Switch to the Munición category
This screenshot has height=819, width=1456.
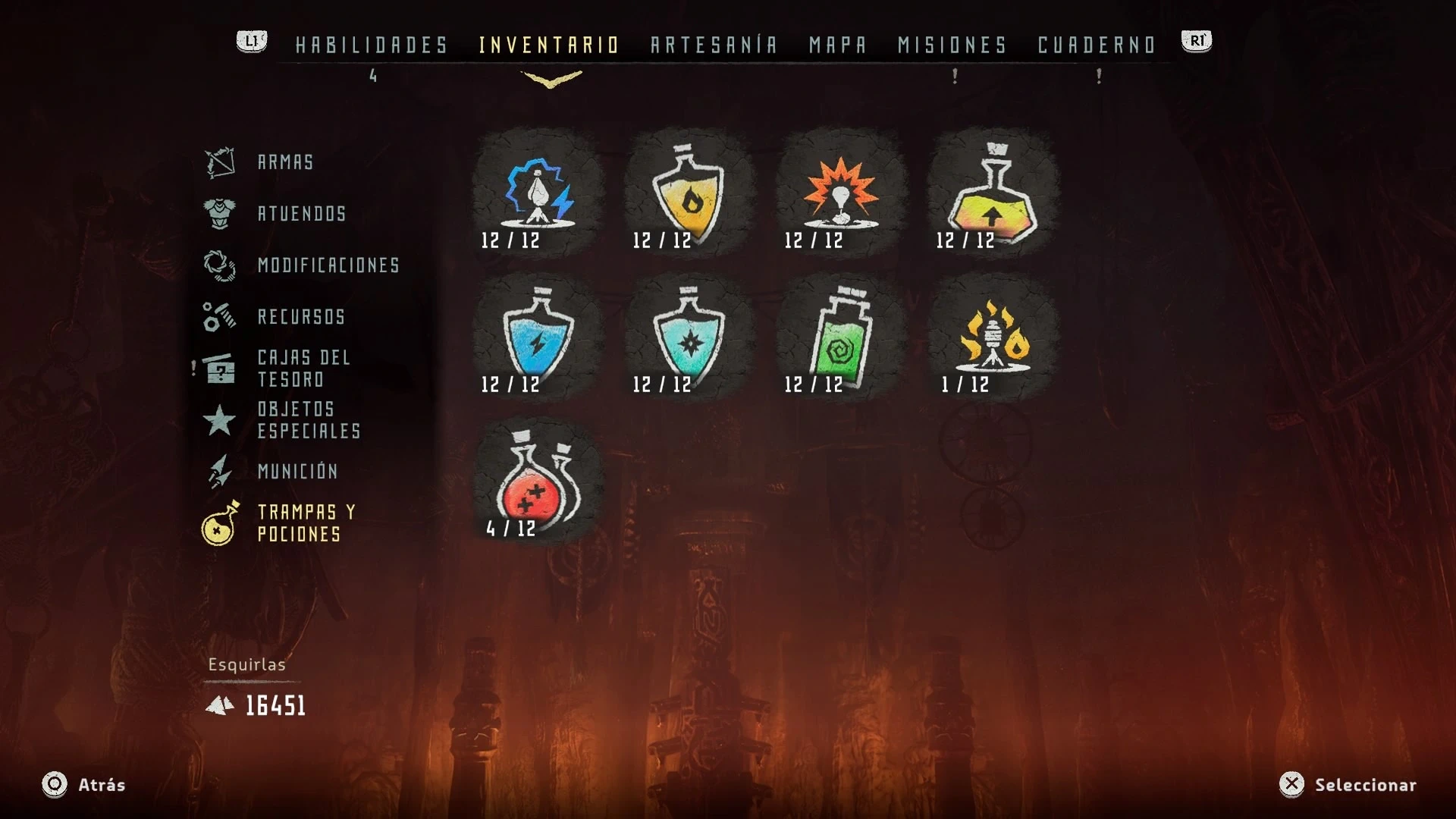coord(297,472)
